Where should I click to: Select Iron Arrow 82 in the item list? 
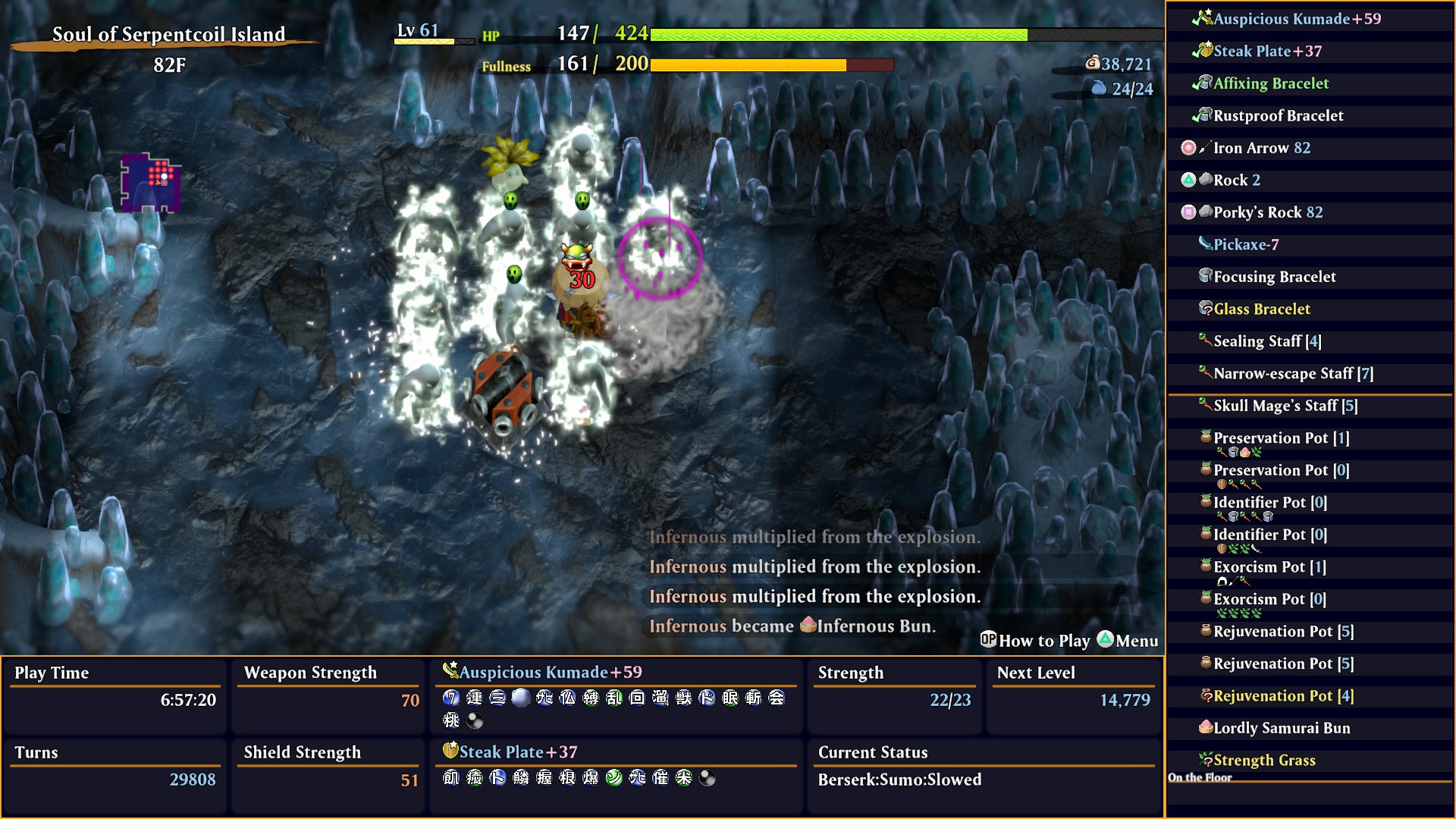[1261, 148]
